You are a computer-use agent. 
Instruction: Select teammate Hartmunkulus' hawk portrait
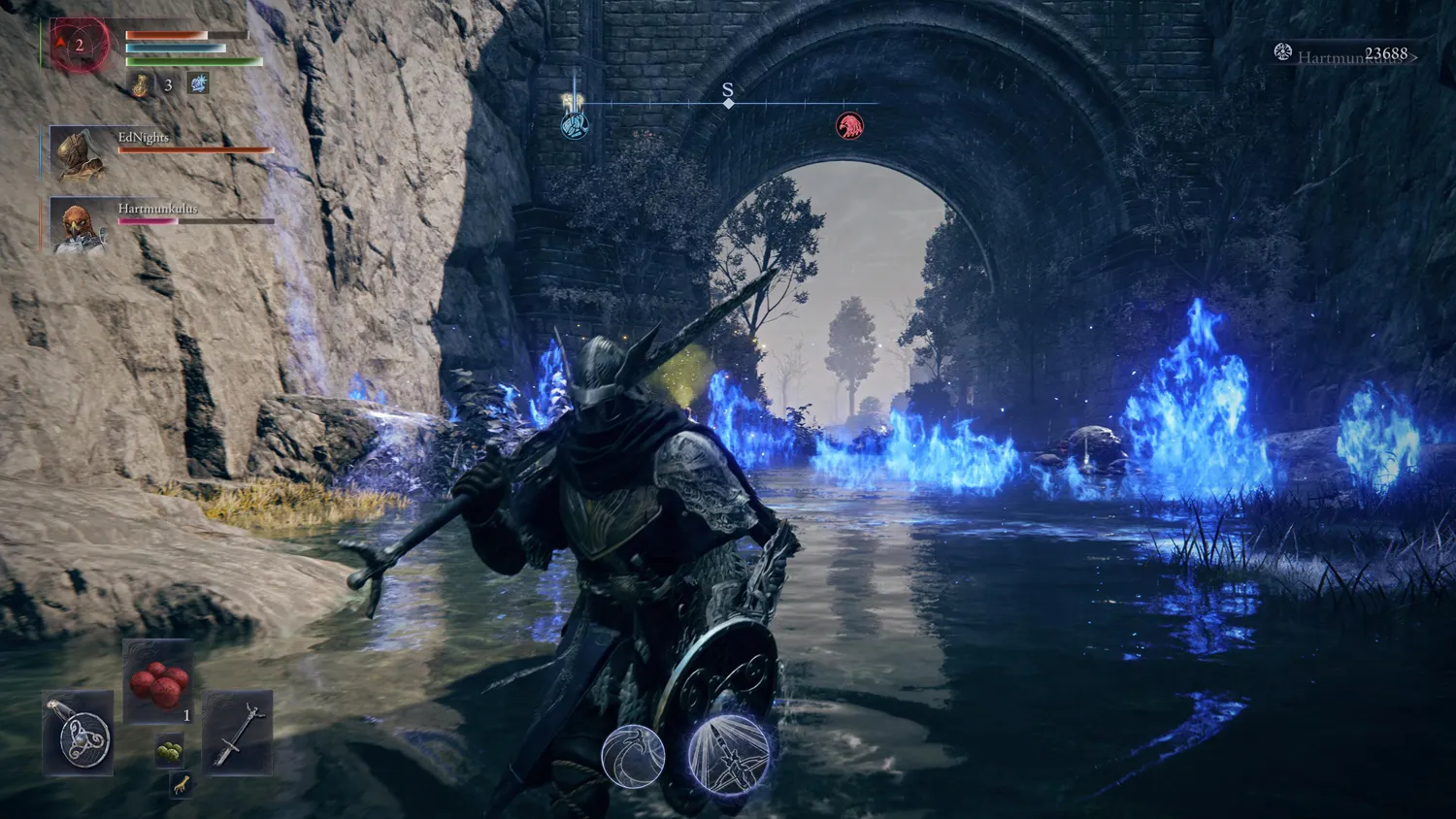point(78,226)
